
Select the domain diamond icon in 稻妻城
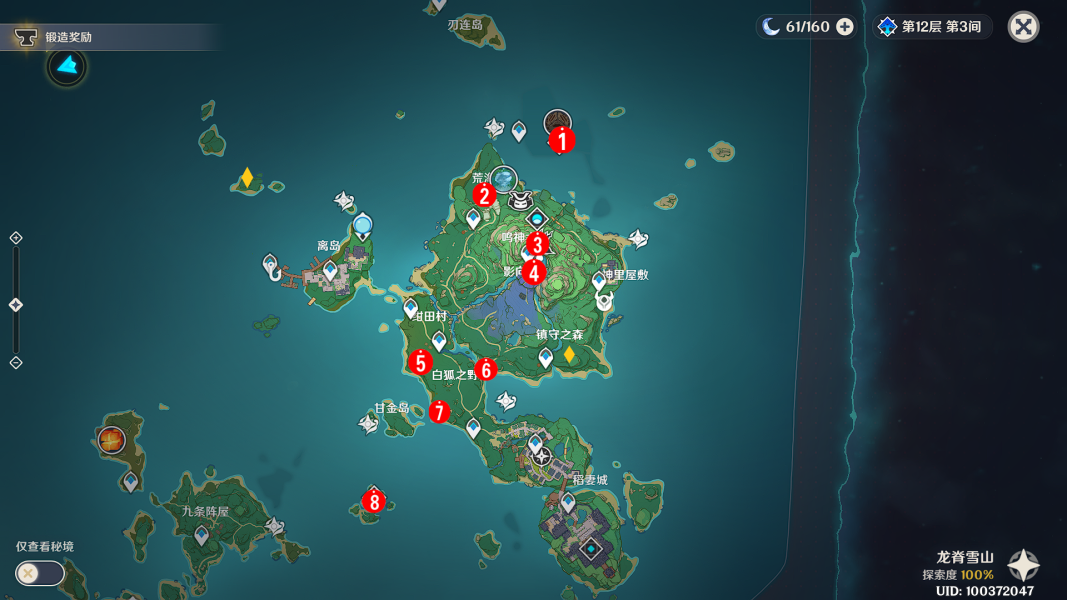click(x=592, y=548)
